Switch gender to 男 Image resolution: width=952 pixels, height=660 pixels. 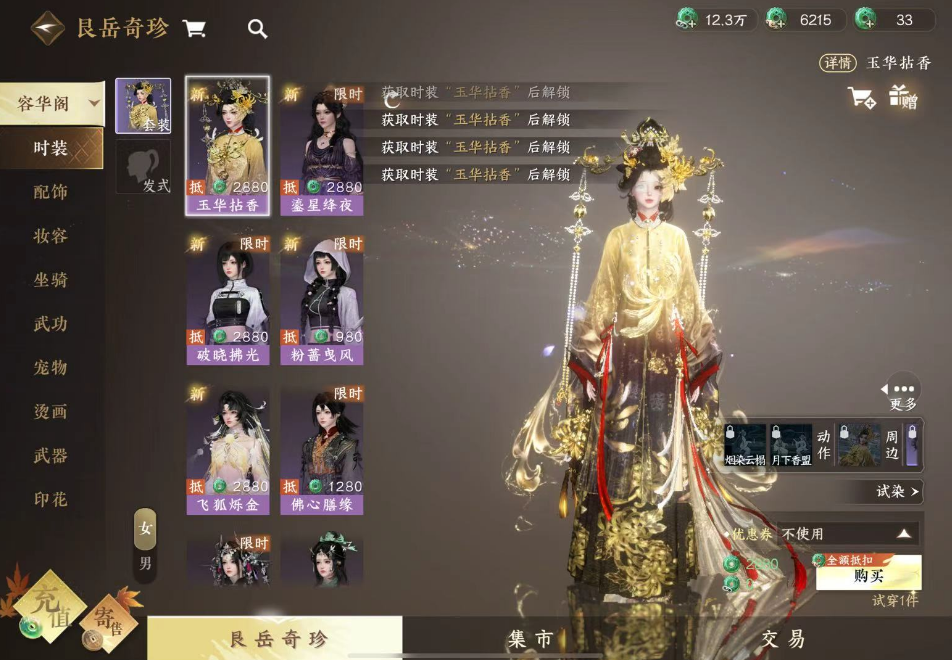pyautogui.click(x=145, y=563)
